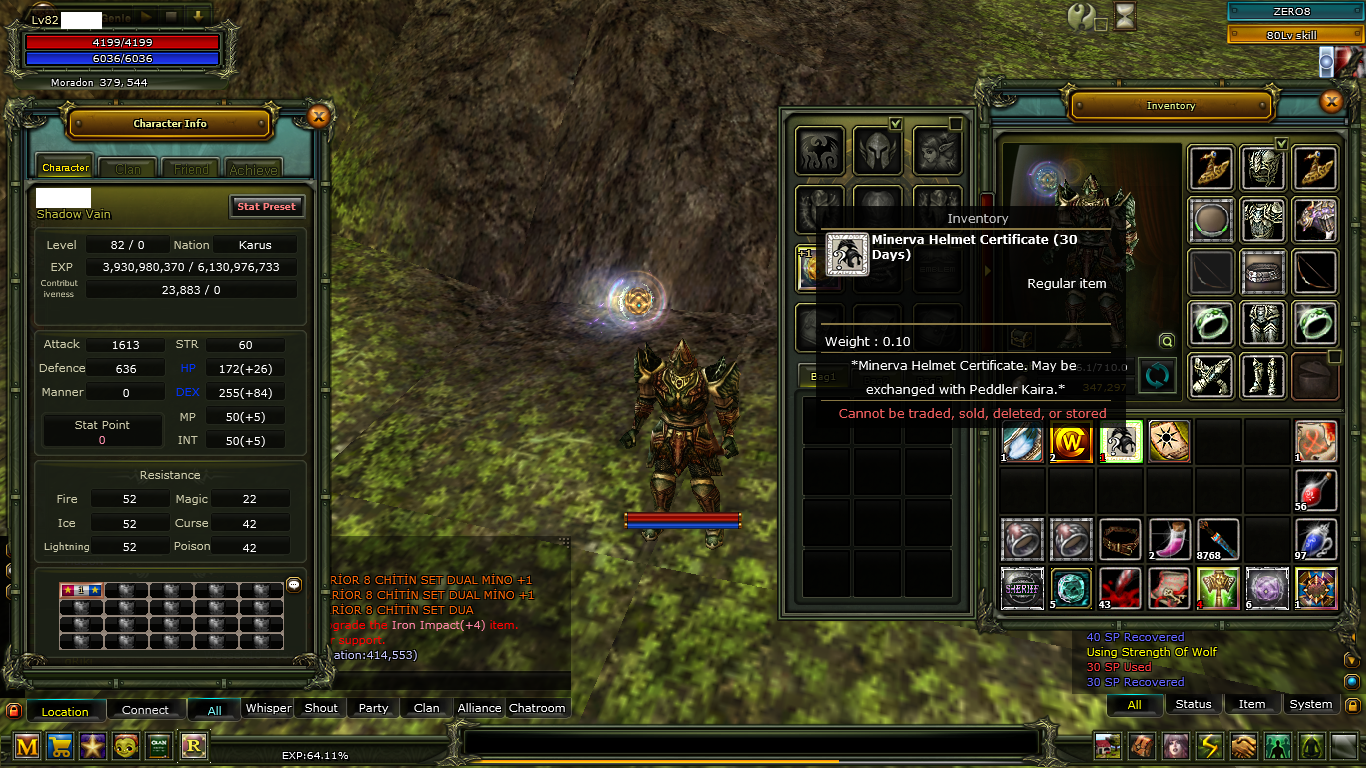
Task: Open the Friend tab
Action: pyautogui.click(x=191, y=169)
